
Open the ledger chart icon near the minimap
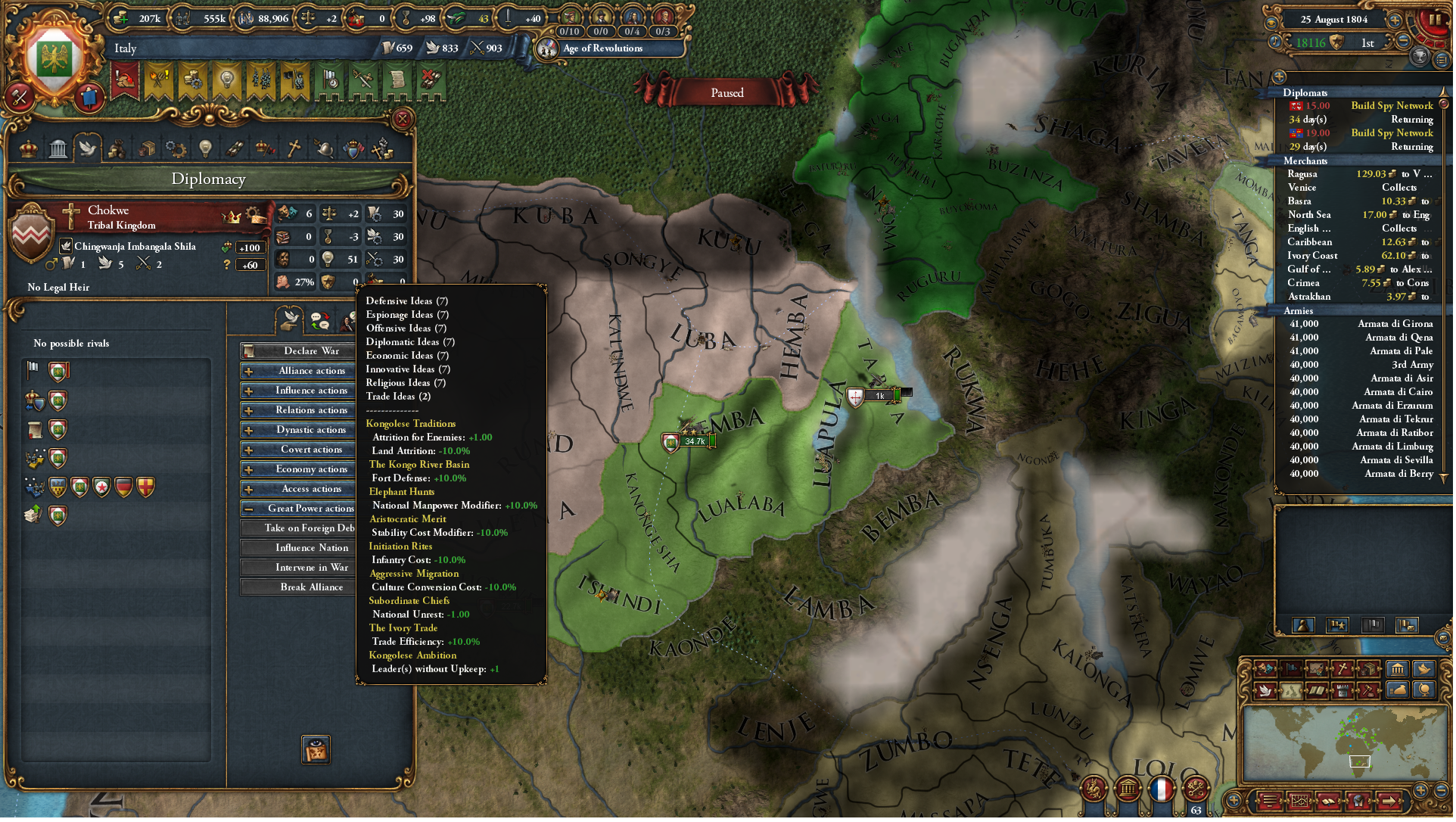(x=1299, y=800)
